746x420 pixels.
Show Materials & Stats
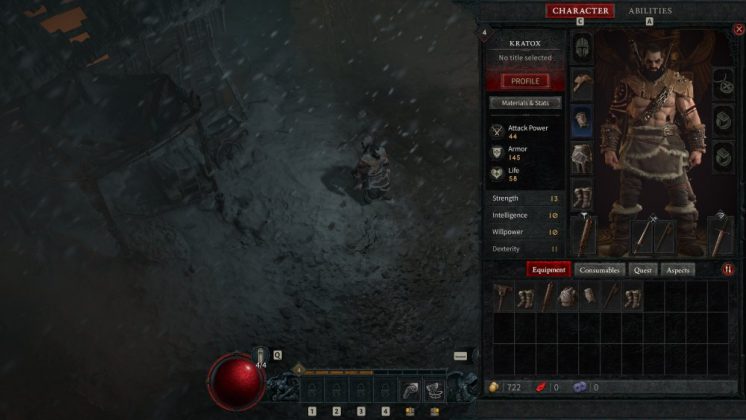point(525,103)
